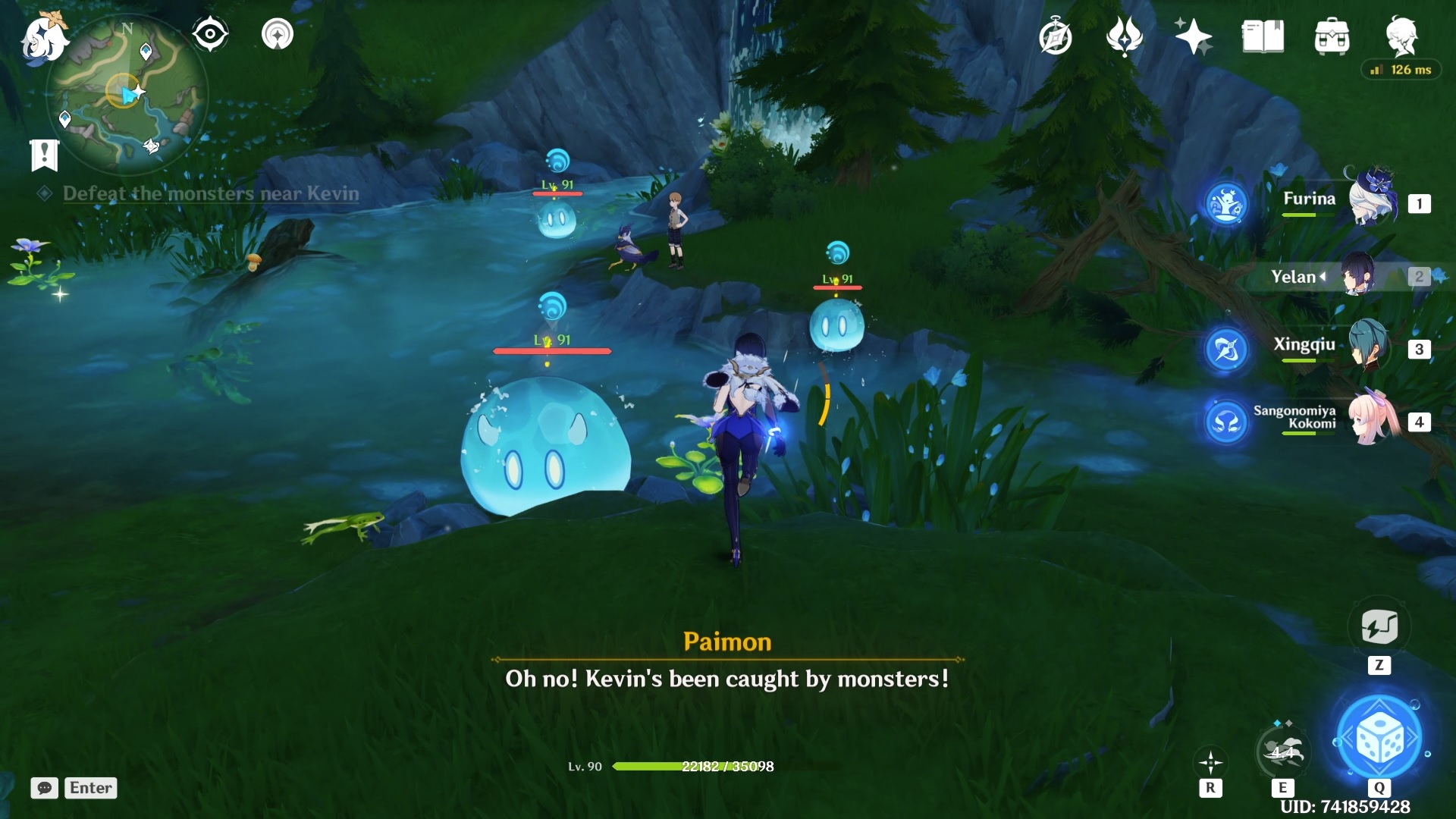This screenshot has width=1456, height=819.
Task: Click the gadget slot Z icon
Action: 1382,628
